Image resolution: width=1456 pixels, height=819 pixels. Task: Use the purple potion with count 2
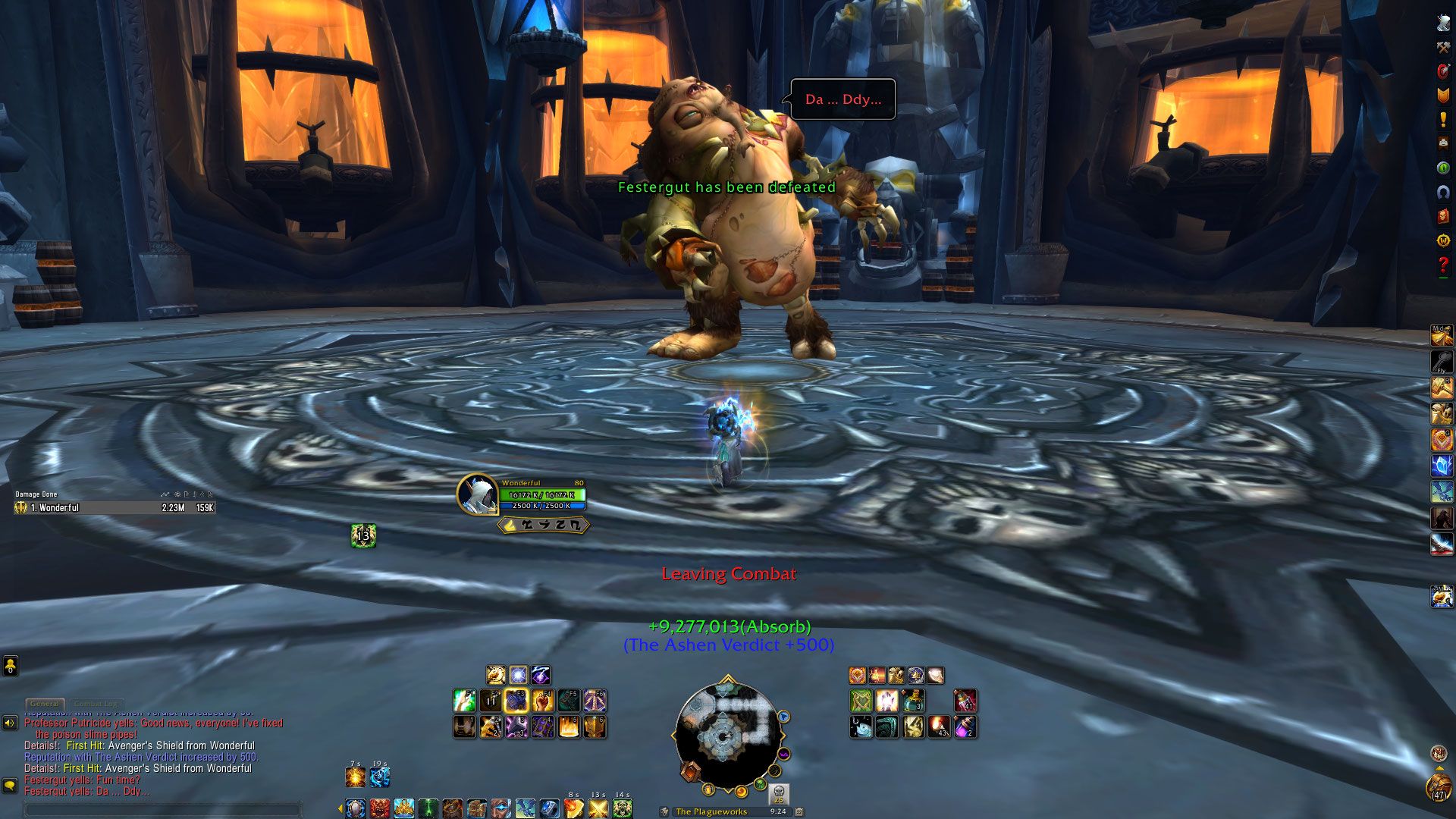(x=965, y=727)
